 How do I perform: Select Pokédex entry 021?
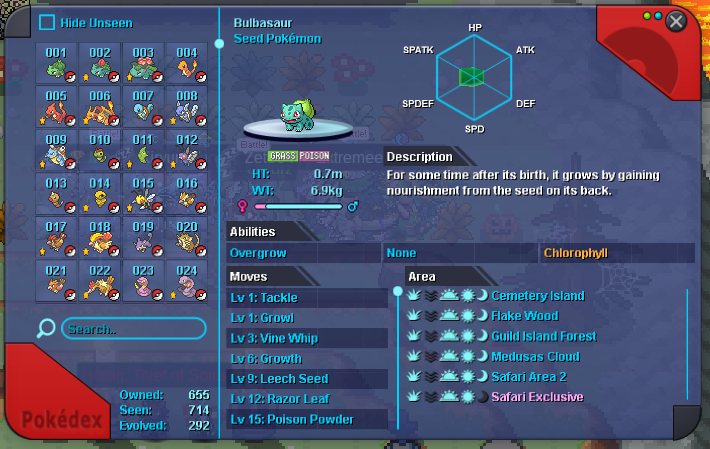coord(57,280)
